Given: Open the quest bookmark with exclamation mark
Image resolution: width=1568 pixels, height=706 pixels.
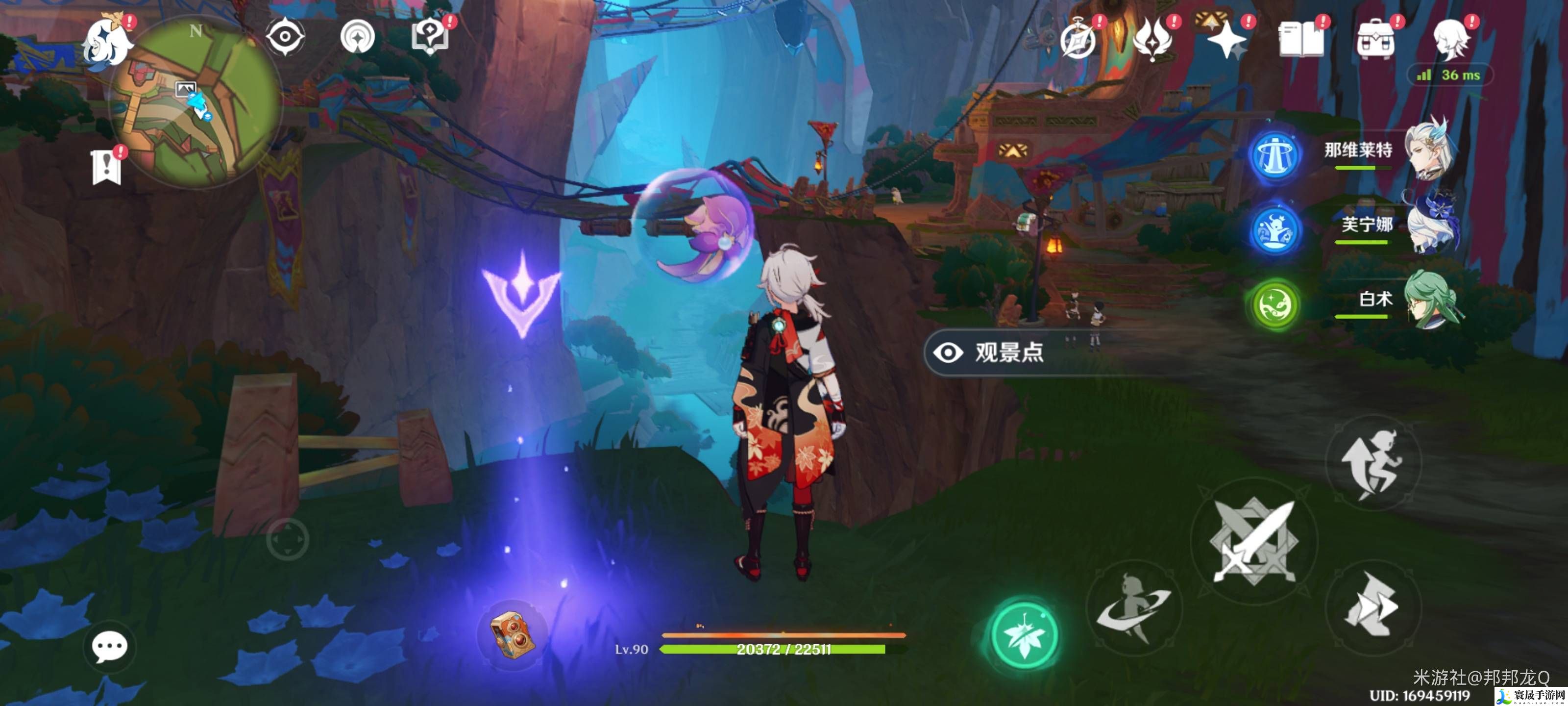Looking at the screenshot, I should point(106,166).
